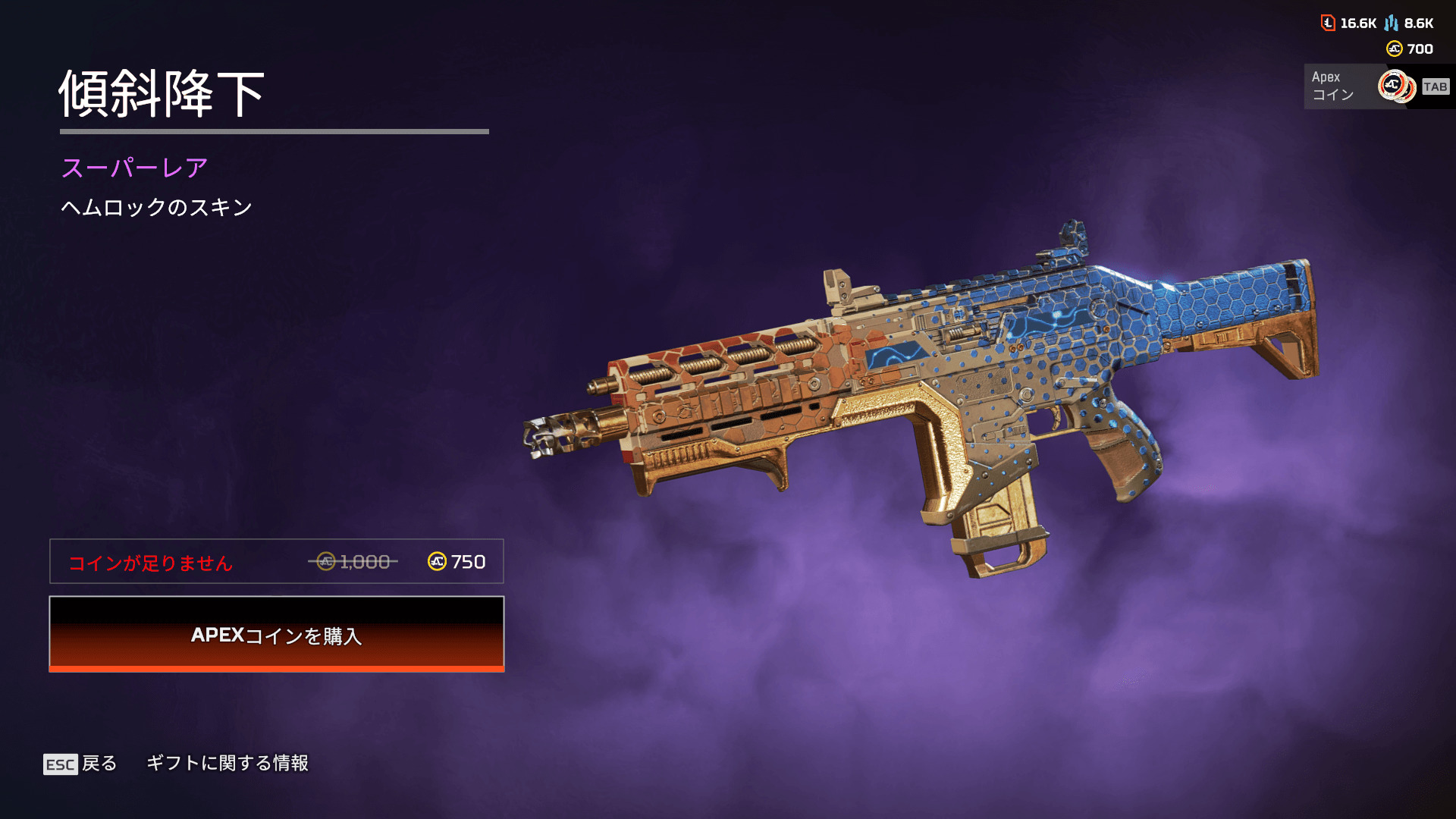Click the APEXコインを購入 button

tap(277, 634)
